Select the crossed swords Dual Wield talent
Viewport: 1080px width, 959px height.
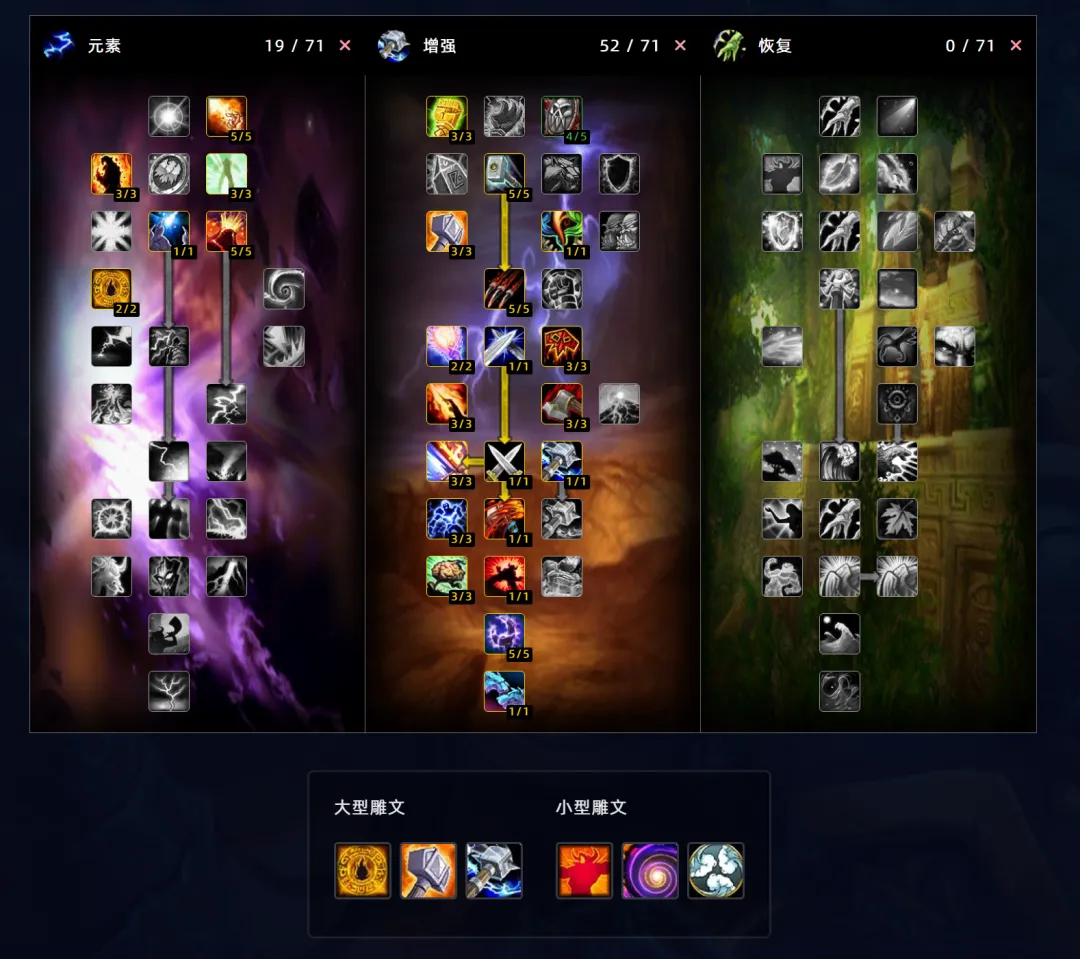504,461
